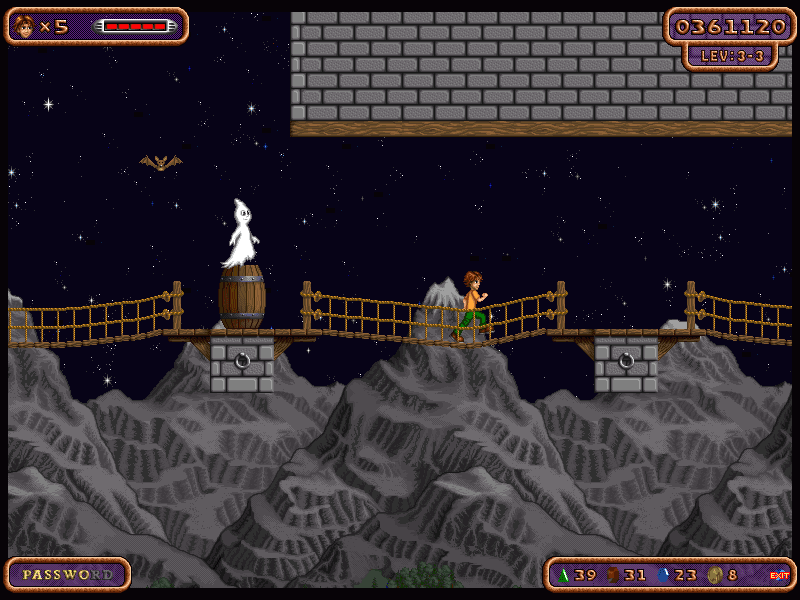Click the hero face lives icon
This screenshot has height=600, width=800.
click(x=24, y=26)
